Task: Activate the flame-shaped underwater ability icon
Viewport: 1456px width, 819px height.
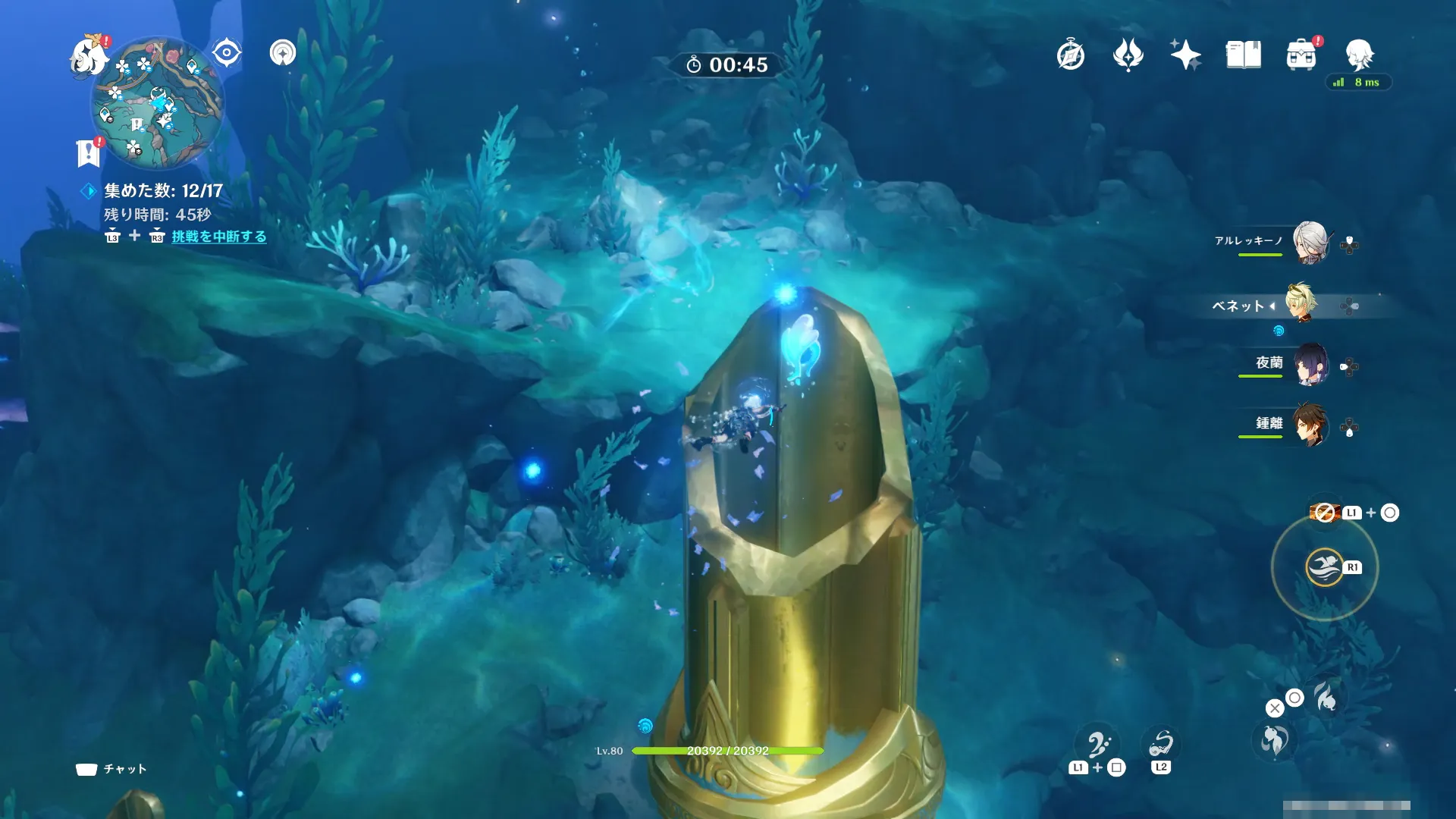Action: tap(1326, 698)
